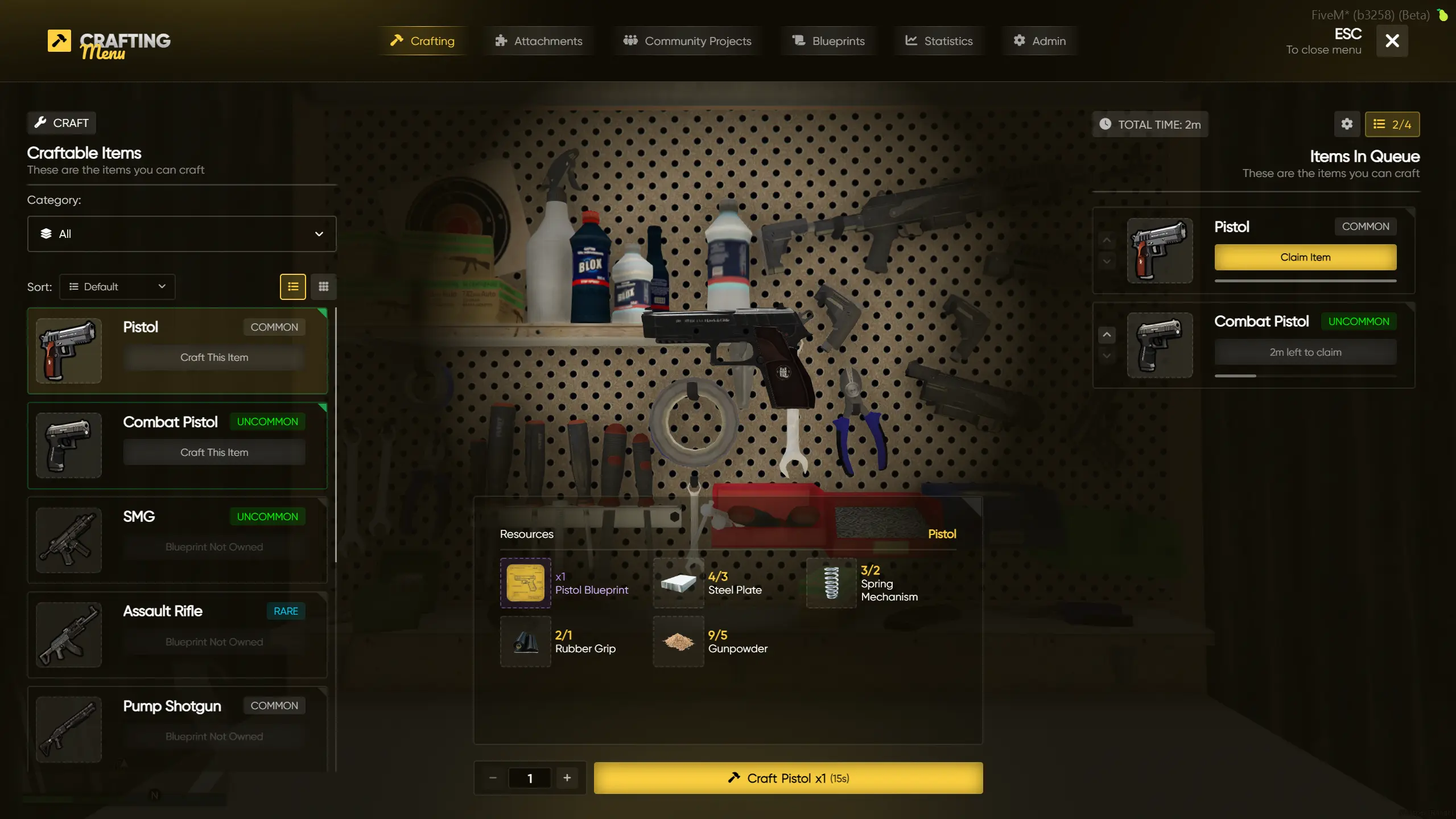Start crafting with Craft Pistol x1 button
1456x819 pixels.
[788, 778]
